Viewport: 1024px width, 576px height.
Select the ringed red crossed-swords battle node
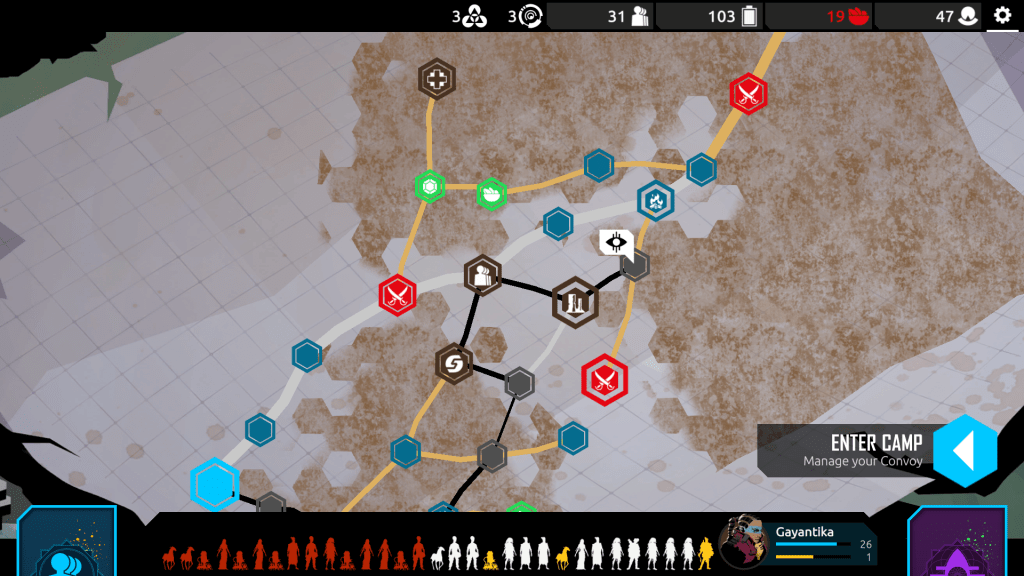pos(604,379)
